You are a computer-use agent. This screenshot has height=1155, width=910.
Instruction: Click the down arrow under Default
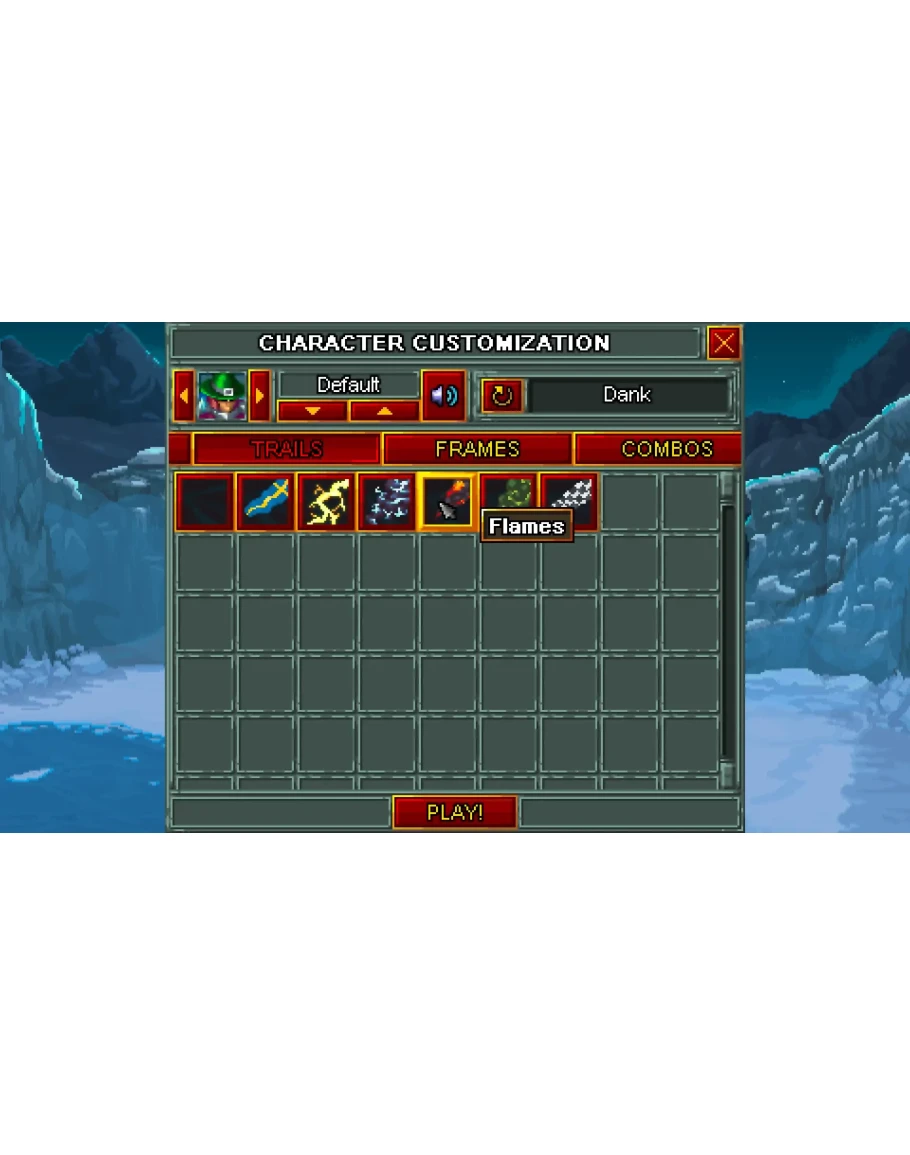pos(312,411)
